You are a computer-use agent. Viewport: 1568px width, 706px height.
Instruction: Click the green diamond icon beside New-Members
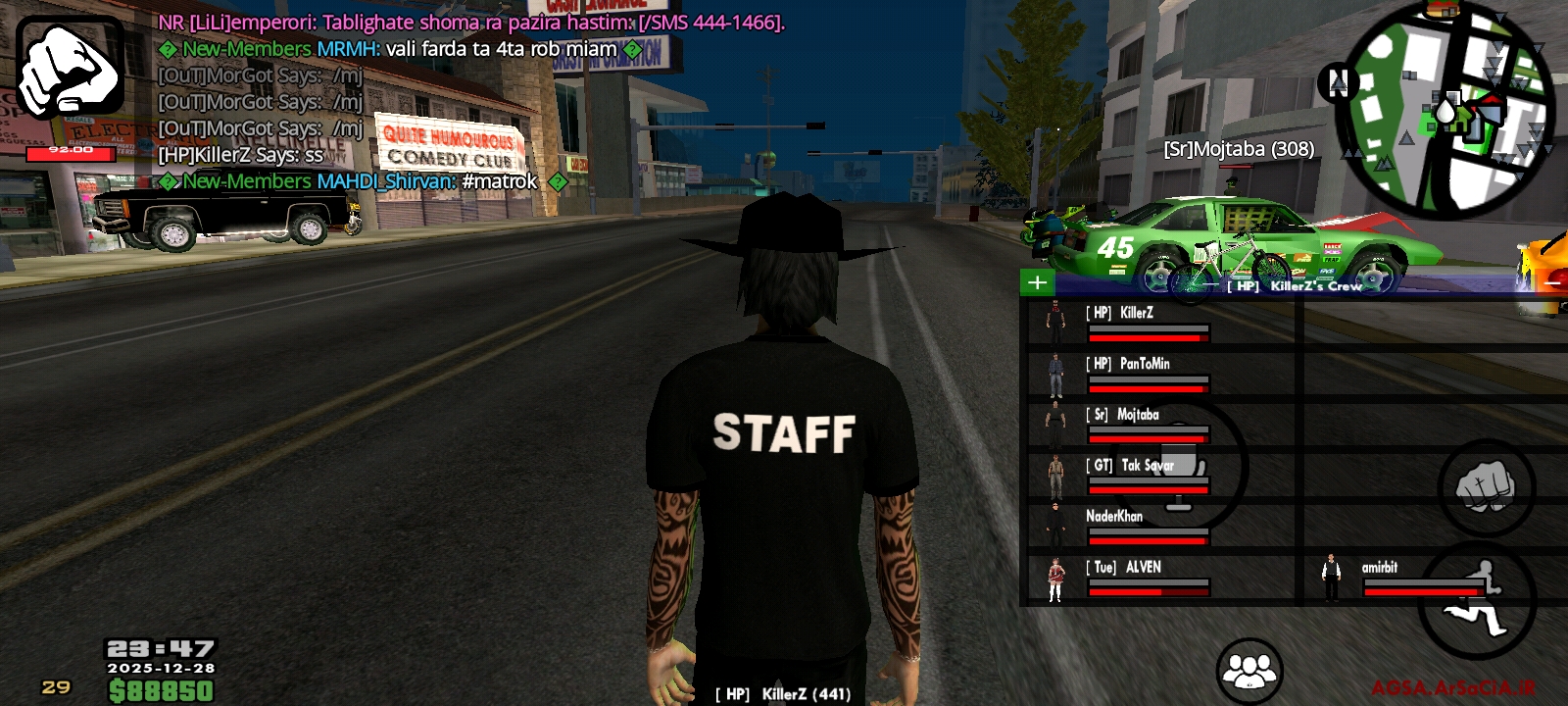tap(169, 47)
